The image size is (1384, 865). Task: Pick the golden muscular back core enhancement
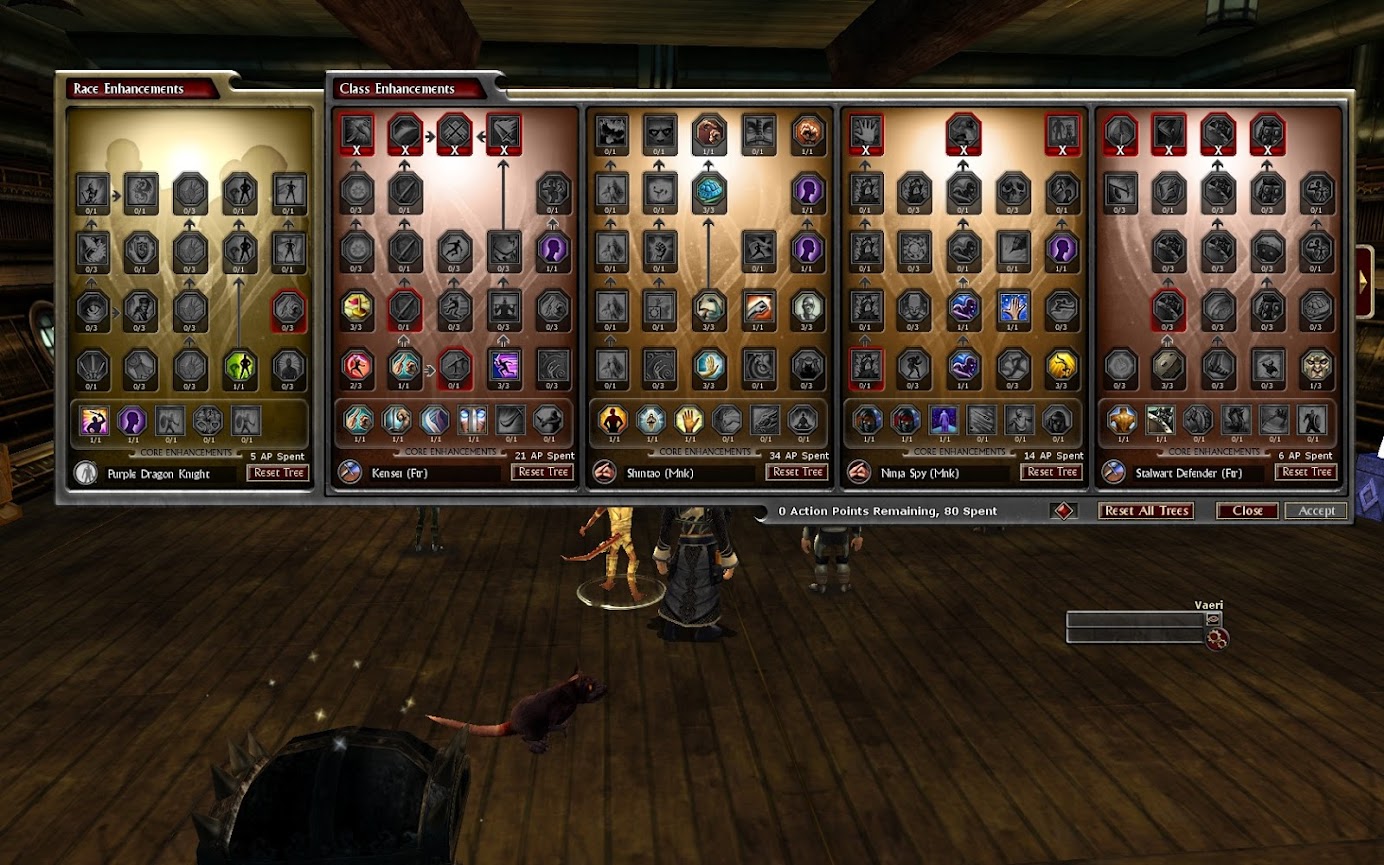coord(1121,420)
